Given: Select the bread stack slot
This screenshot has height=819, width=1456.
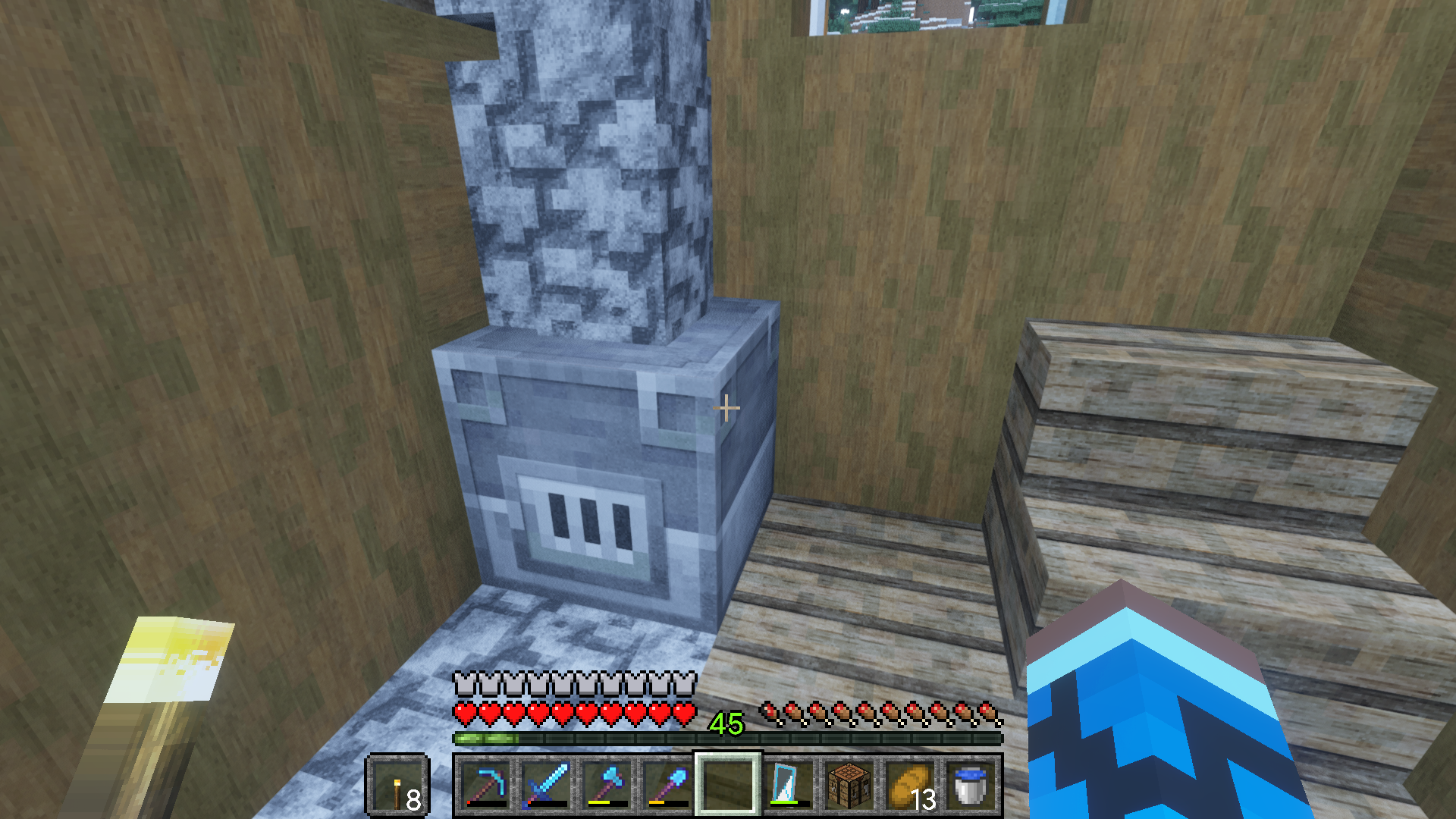Looking at the screenshot, I should (910, 785).
